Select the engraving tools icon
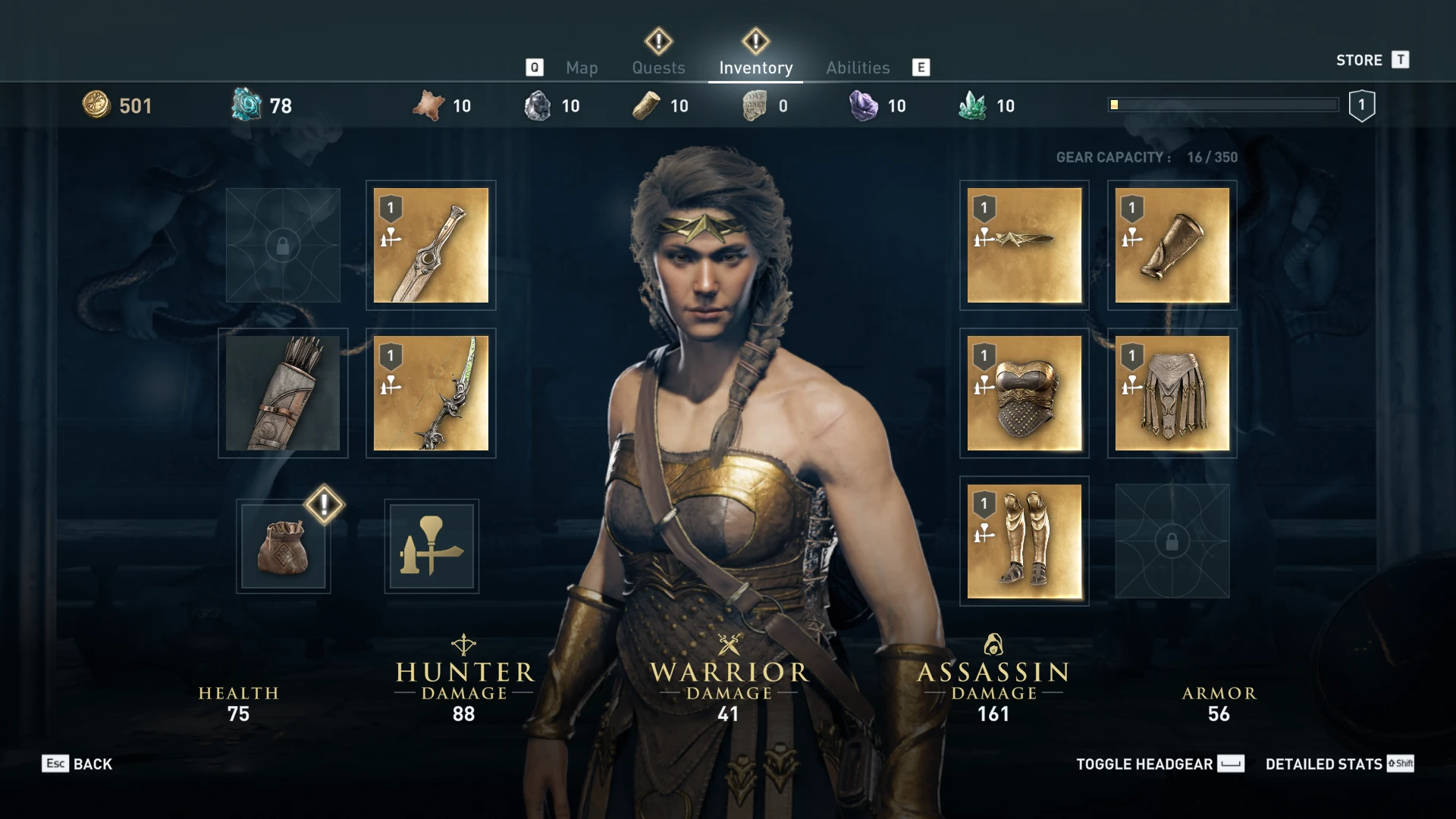The width and height of the screenshot is (1456, 819). point(431,546)
